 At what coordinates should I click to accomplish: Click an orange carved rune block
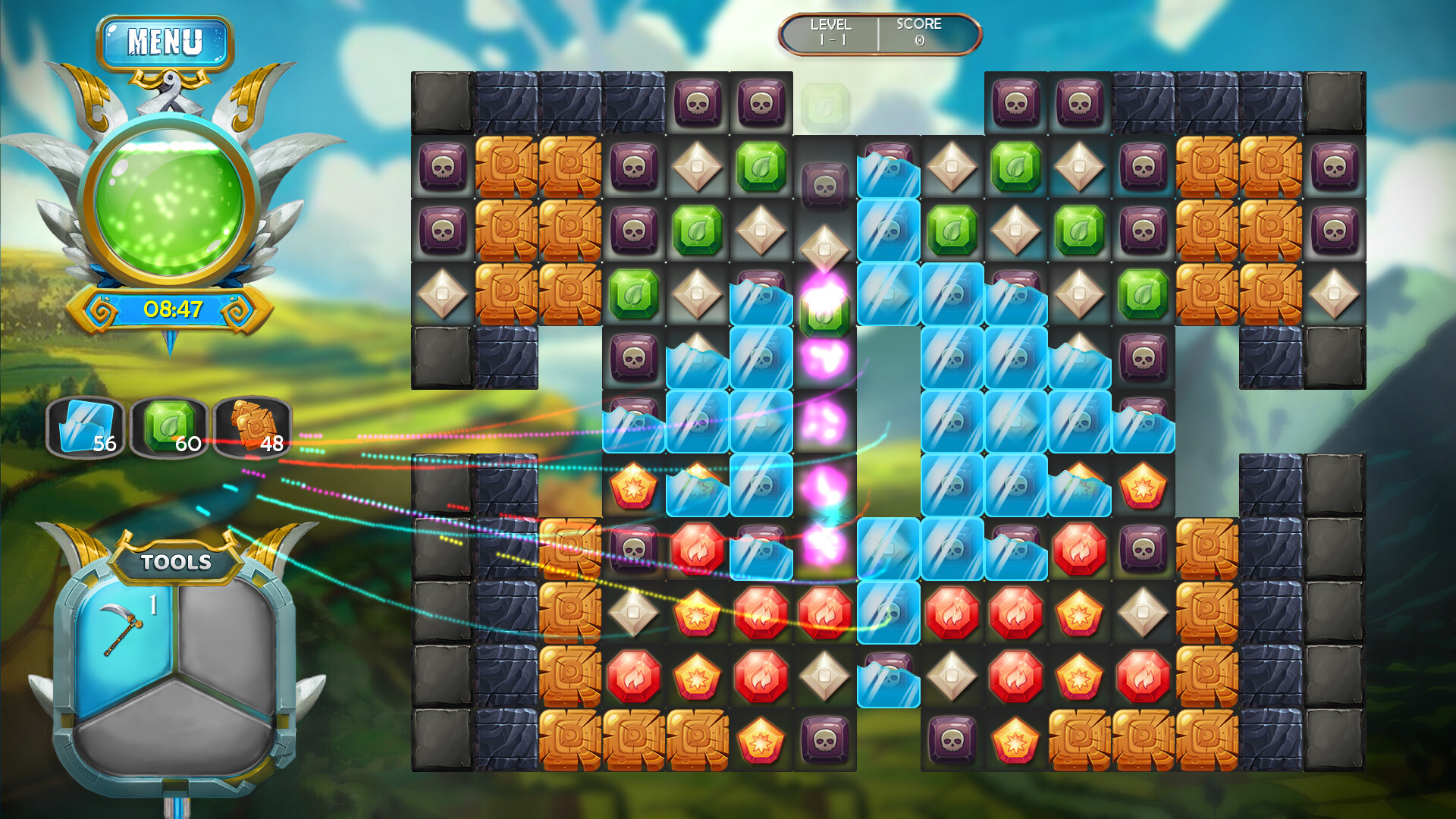coord(507,165)
